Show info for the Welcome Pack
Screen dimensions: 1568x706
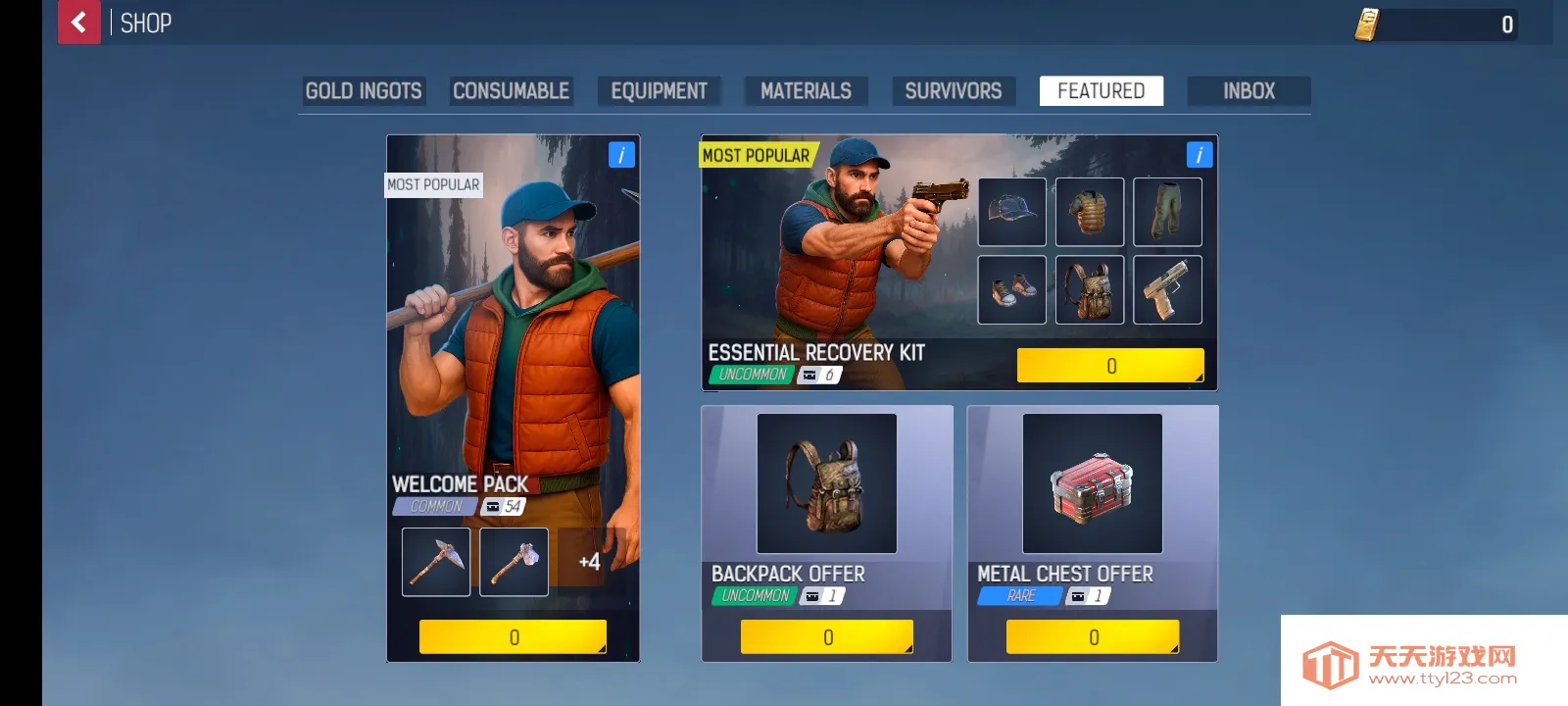[x=621, y=155]
